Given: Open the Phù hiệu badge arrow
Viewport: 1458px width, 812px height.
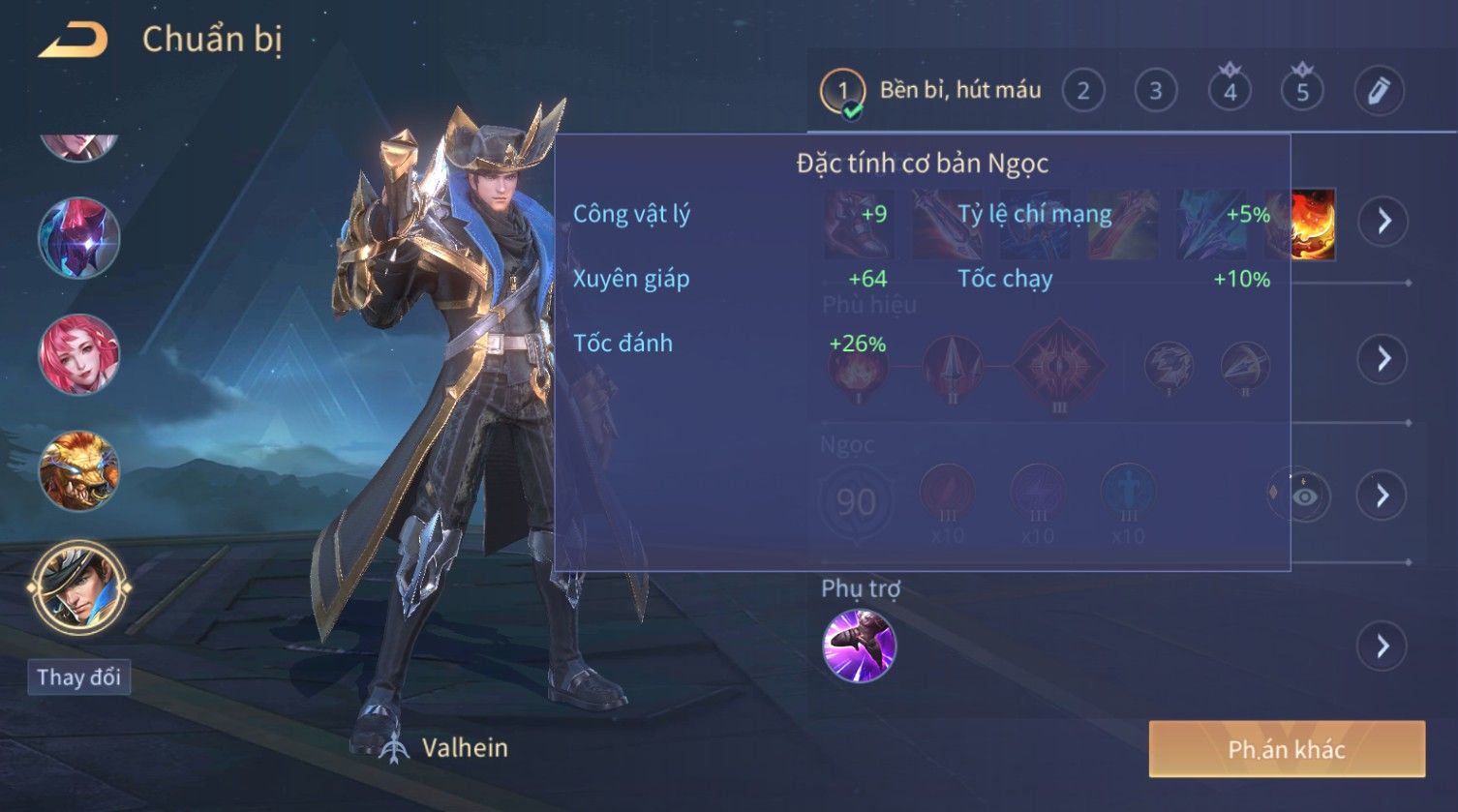Looking at the screenshot, I should 1382,359.
